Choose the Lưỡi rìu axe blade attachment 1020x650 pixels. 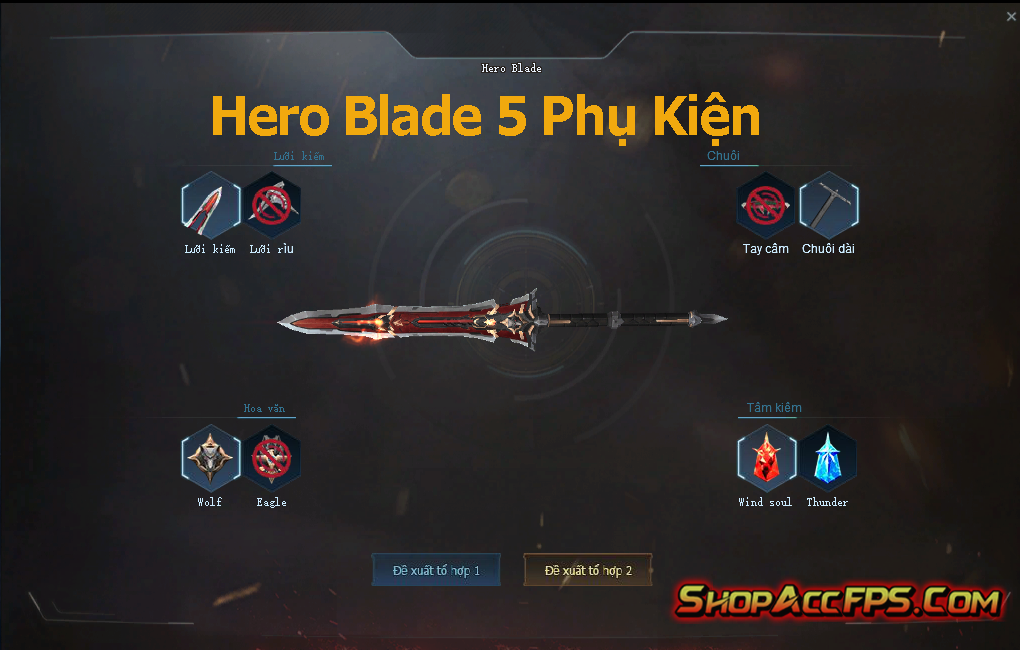[272, 205]
